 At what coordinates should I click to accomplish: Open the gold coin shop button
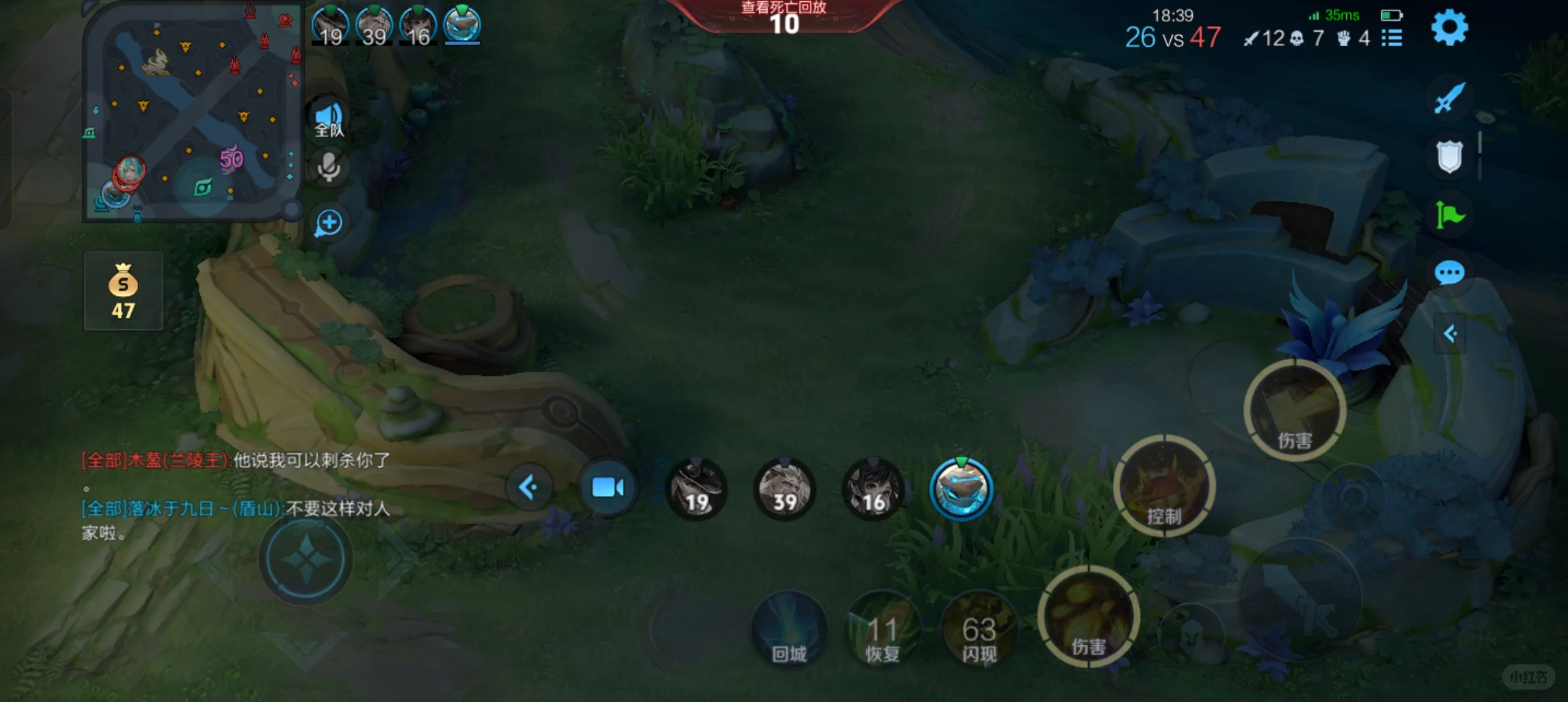123,291
